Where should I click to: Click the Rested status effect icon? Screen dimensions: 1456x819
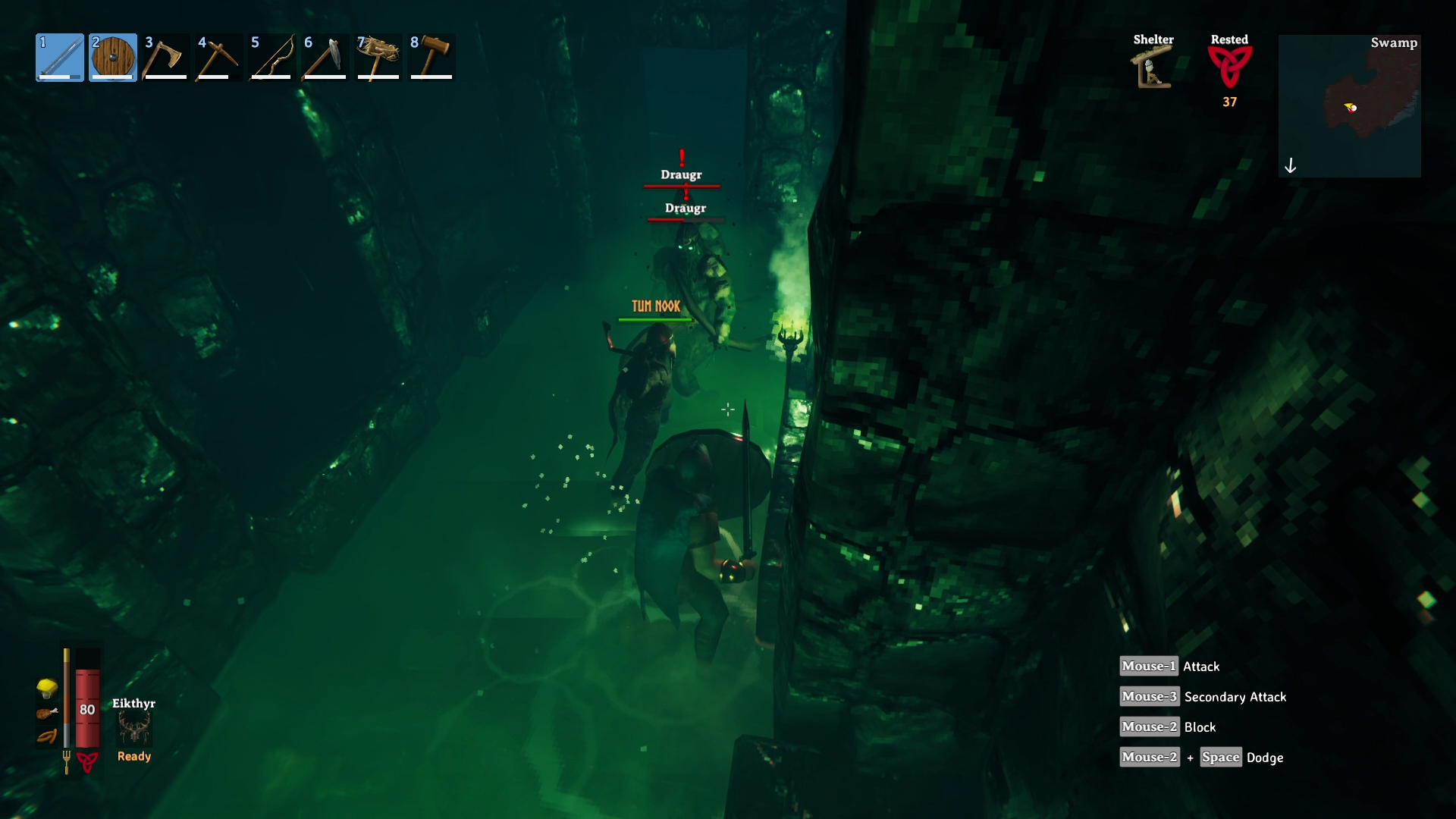[x=1229, y=67]
